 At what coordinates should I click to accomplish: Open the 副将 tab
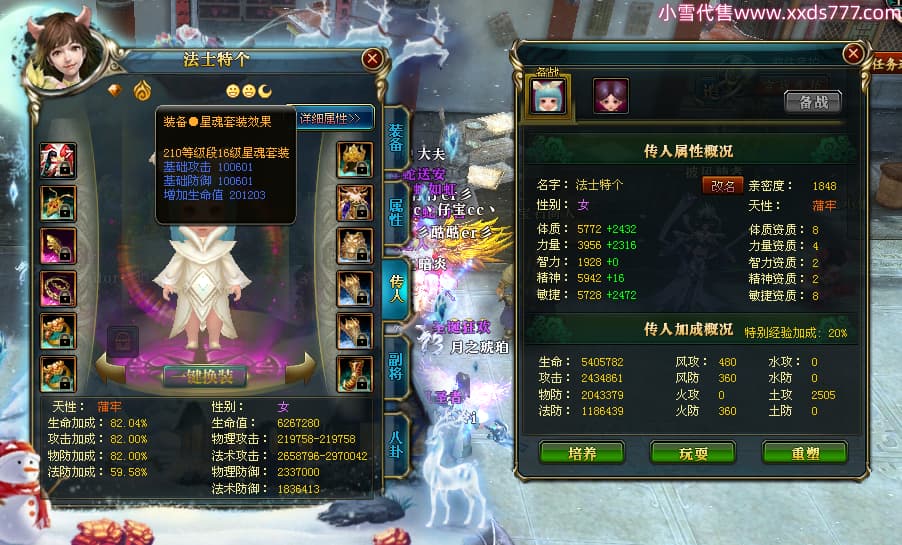click(x=396, y=360)
